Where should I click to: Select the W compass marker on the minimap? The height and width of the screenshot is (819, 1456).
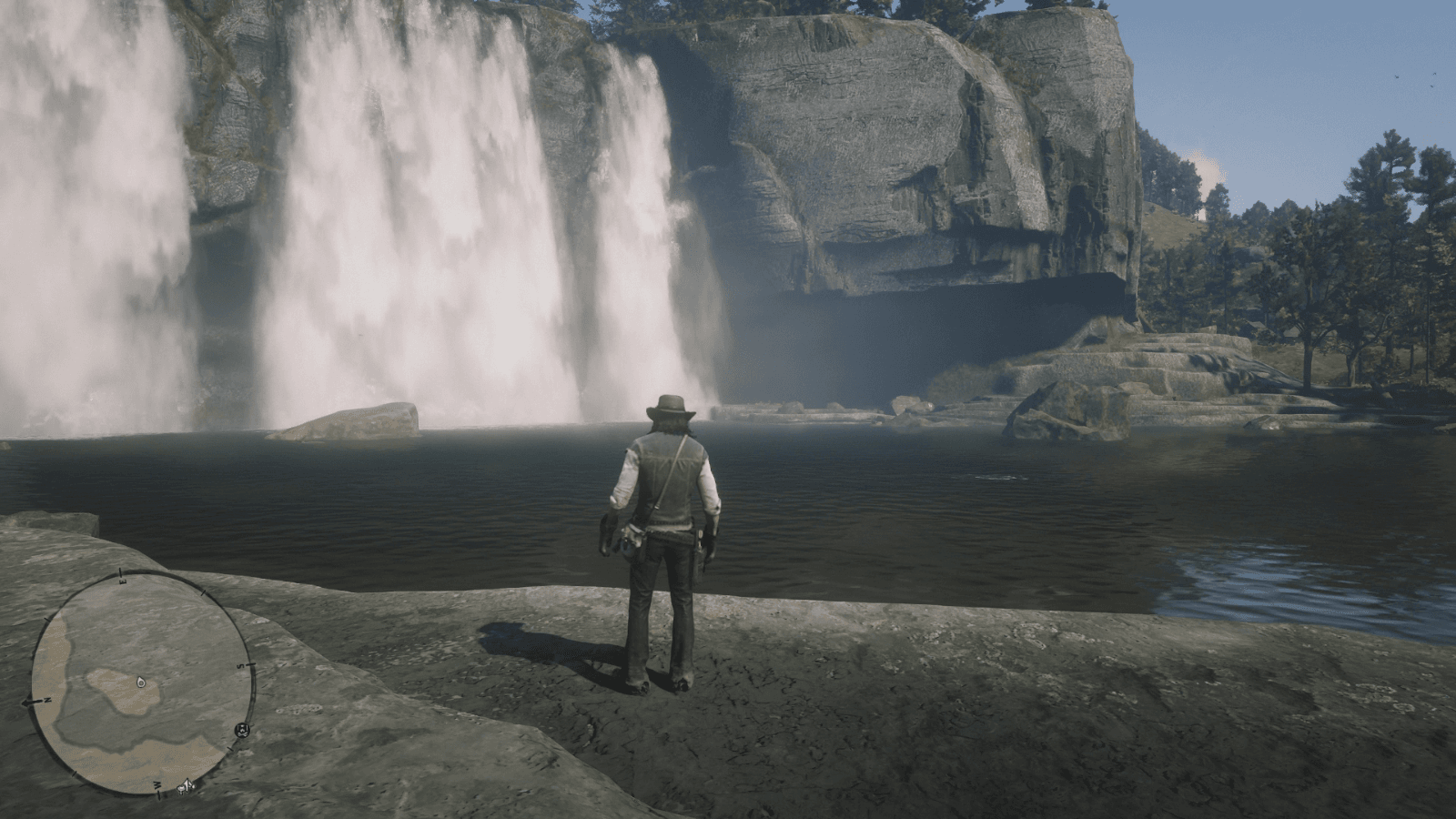click(x=157, y=784)
